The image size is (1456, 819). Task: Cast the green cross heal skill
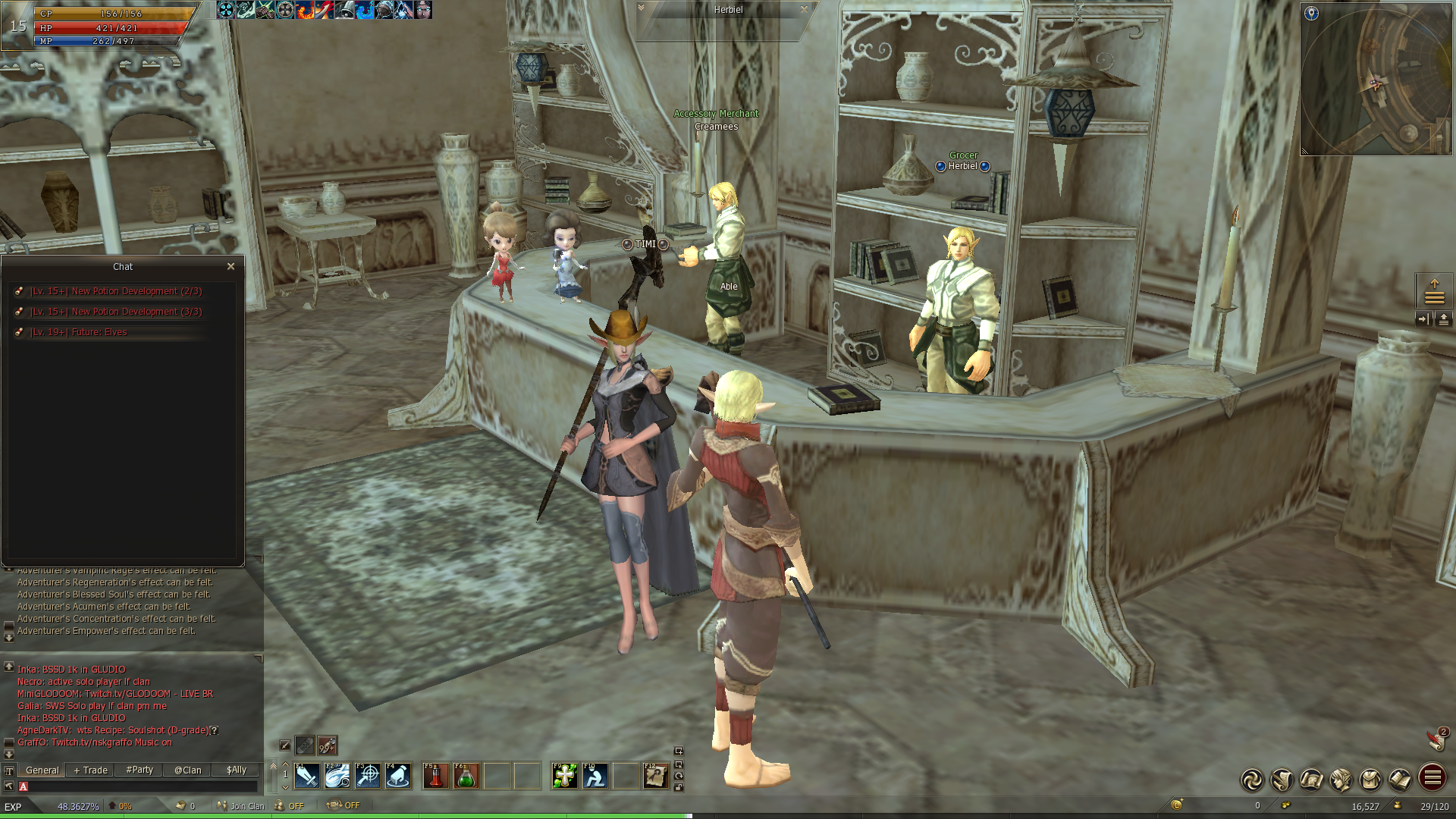click(x=565, y=776)
